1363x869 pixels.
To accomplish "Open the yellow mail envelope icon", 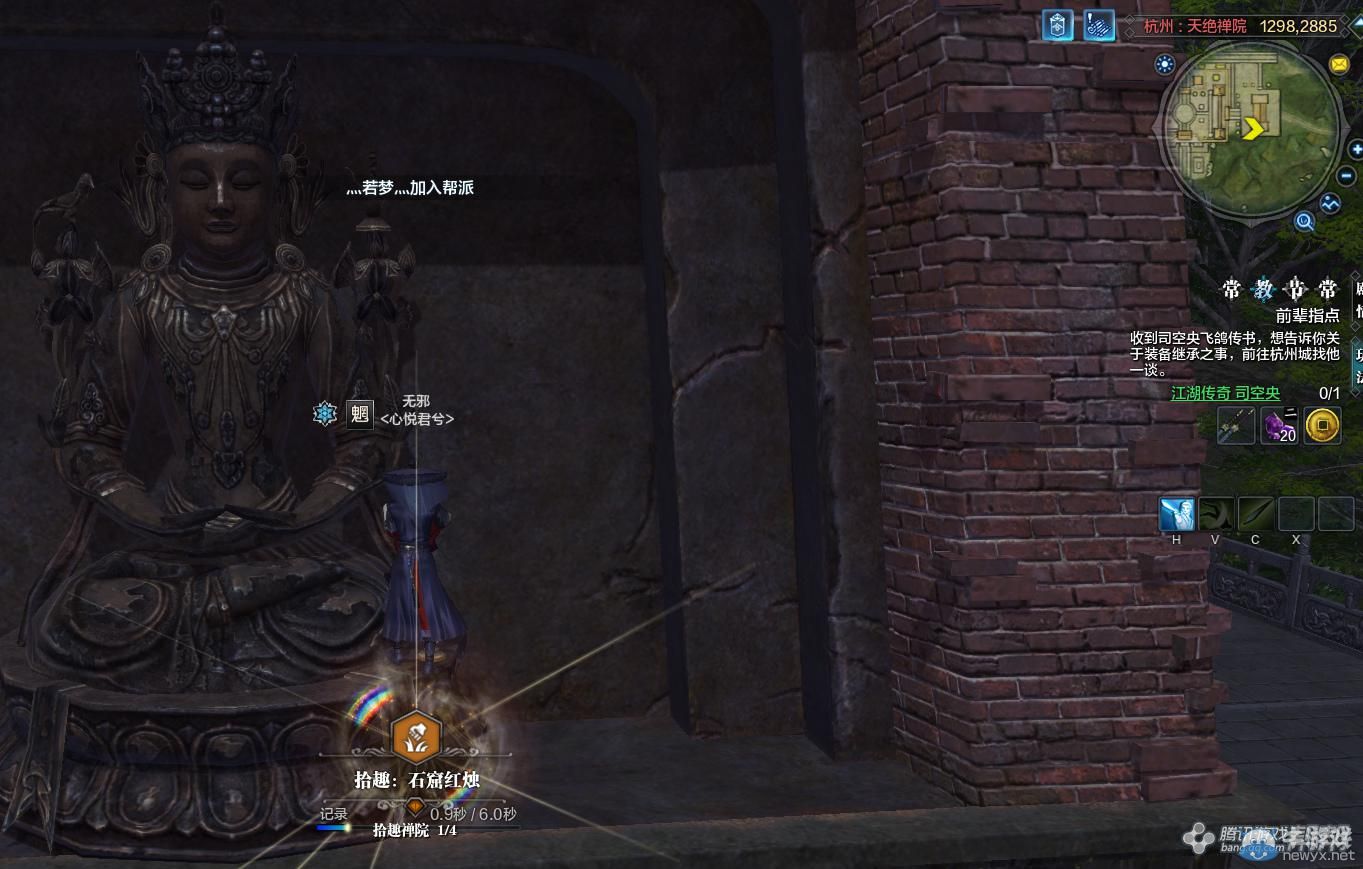I will (1339, 65).
